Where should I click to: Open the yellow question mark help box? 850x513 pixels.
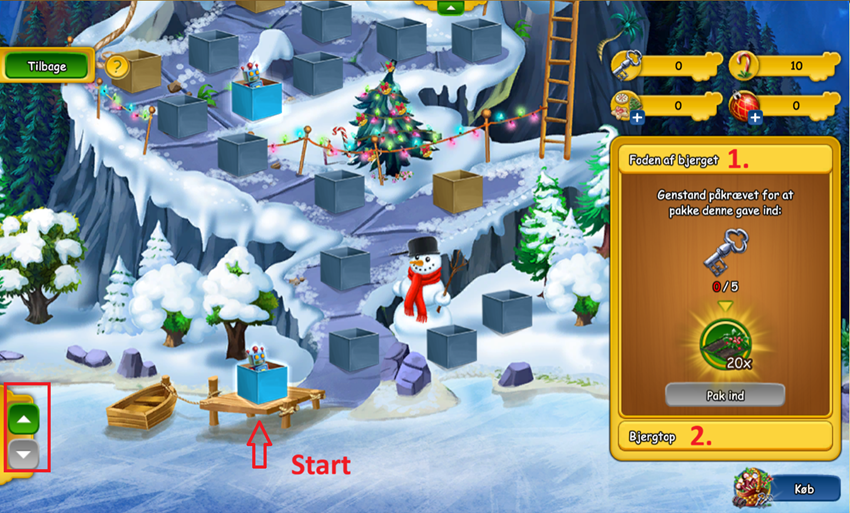coord(119,67)
